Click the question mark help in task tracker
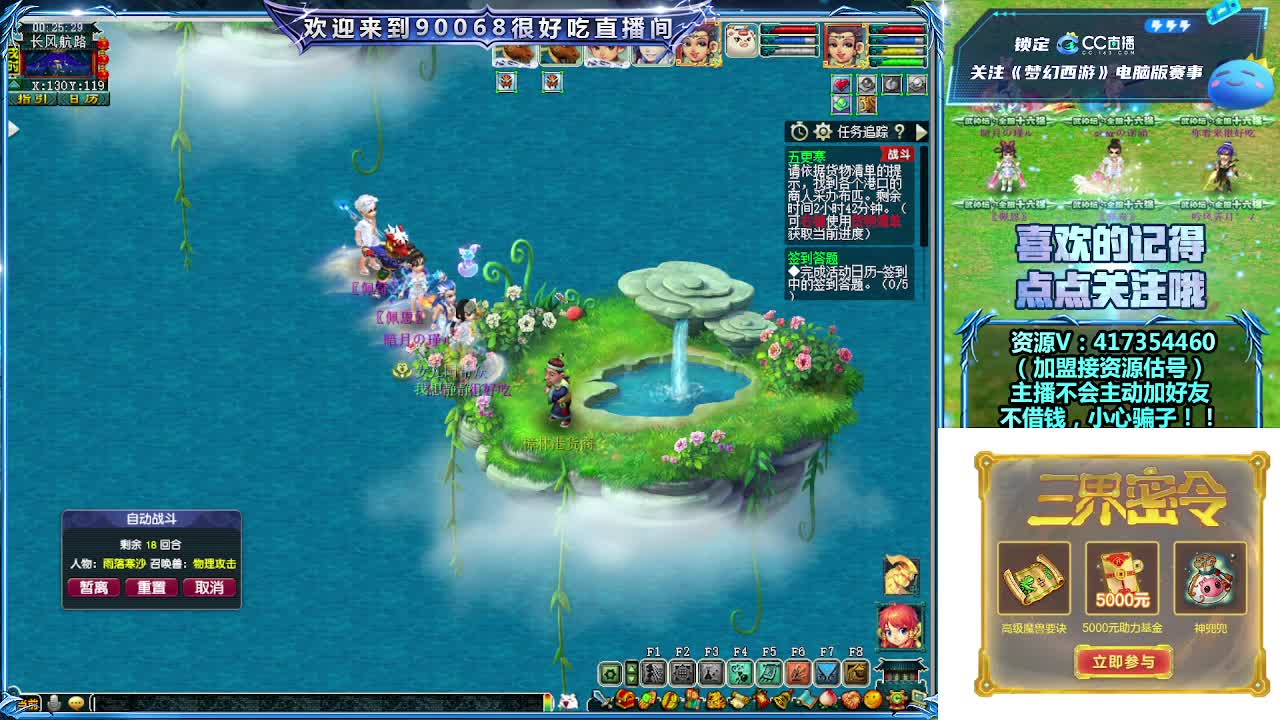1280x720 pixels. [901, 132]
